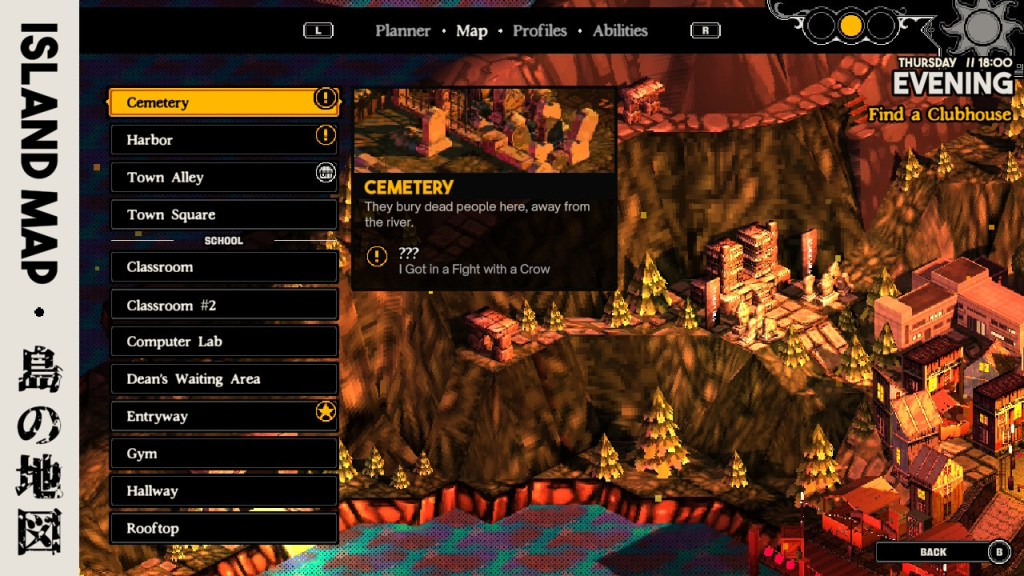Image resolution: width=1024 pixels, height=576 pixels.
Task: Select the first Classroom entry
Action: coord(222,267)
